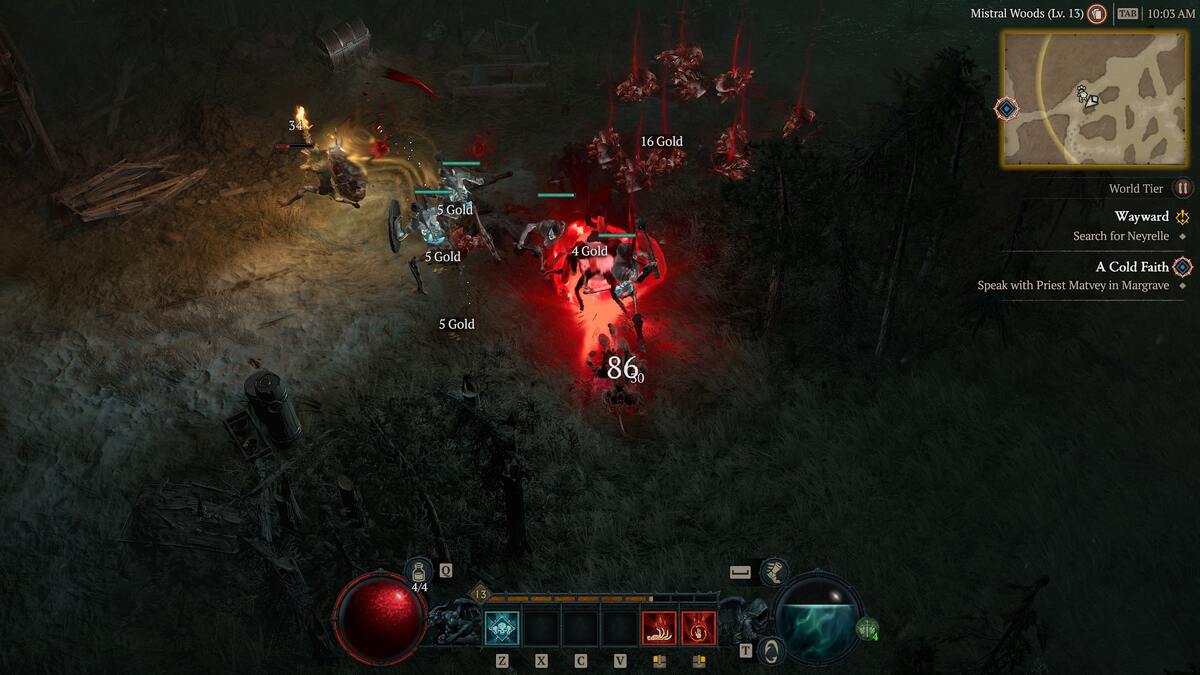Click the green emblem beside the resource orb
This screenshot has height=675, width=1200.
866,629
